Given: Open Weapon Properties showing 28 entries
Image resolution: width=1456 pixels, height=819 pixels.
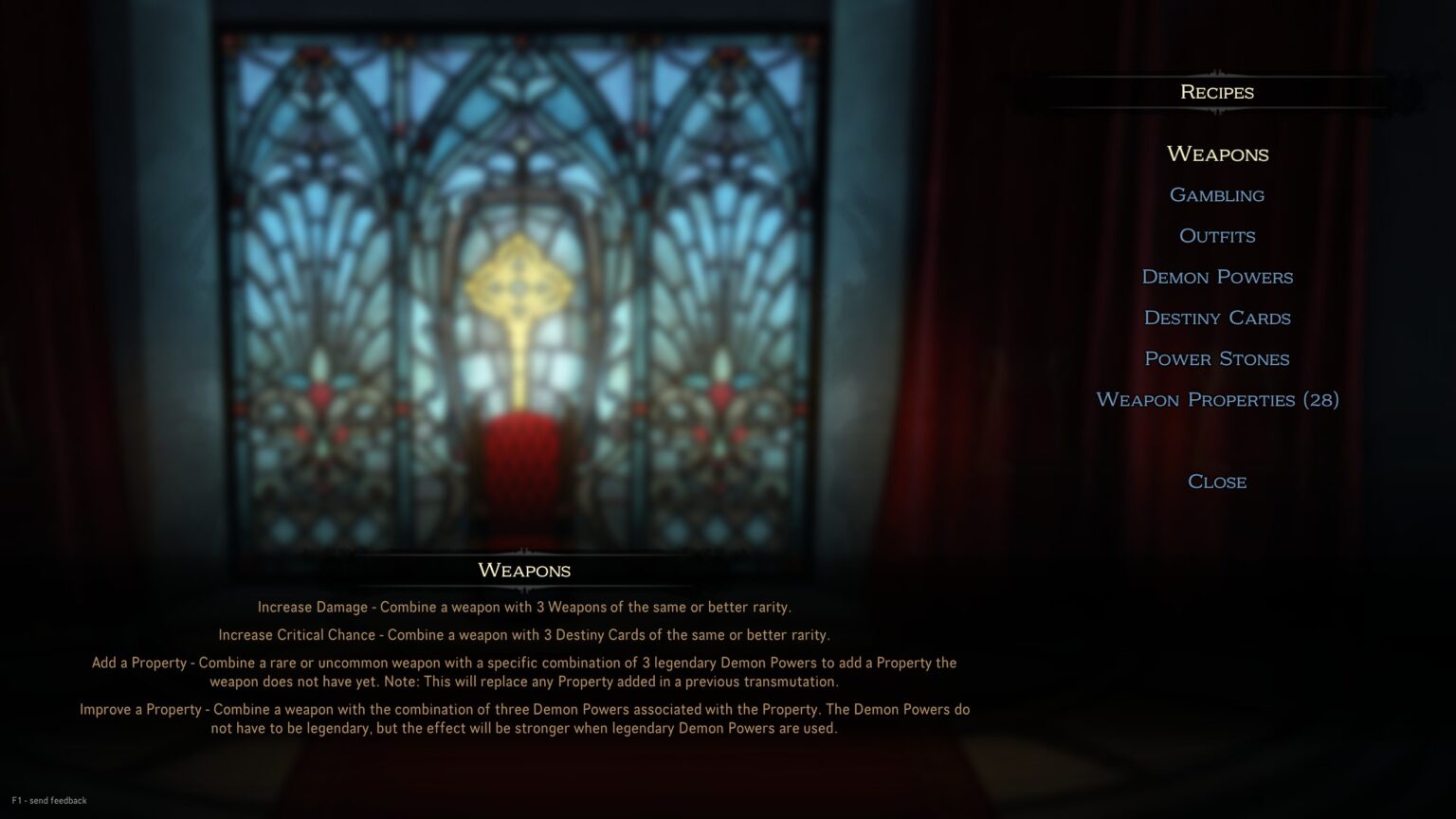Looking at the screenshot, I should click(x=1217, y=400).
